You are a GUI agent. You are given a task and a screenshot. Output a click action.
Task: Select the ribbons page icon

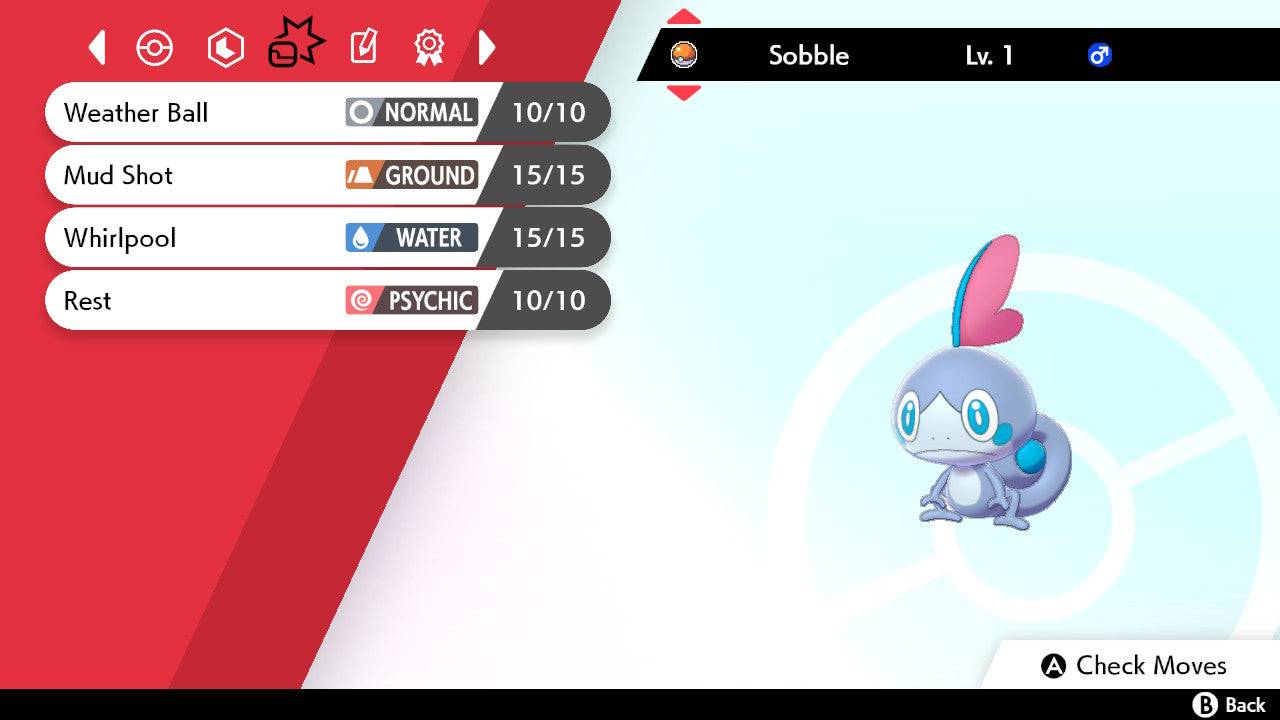coord(429,47)
